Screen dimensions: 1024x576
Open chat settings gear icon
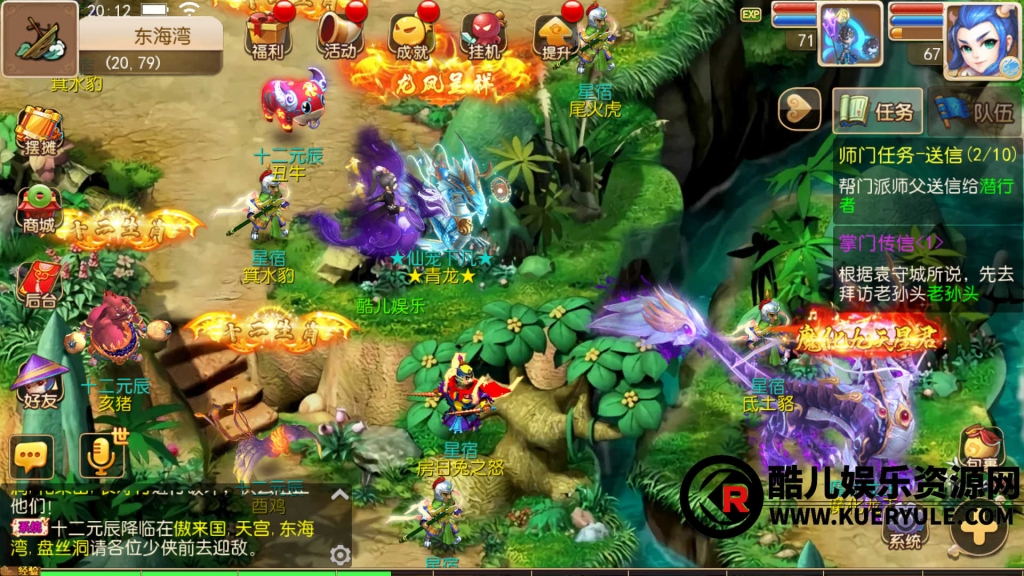pyautogui.click(x=340, y=554)
